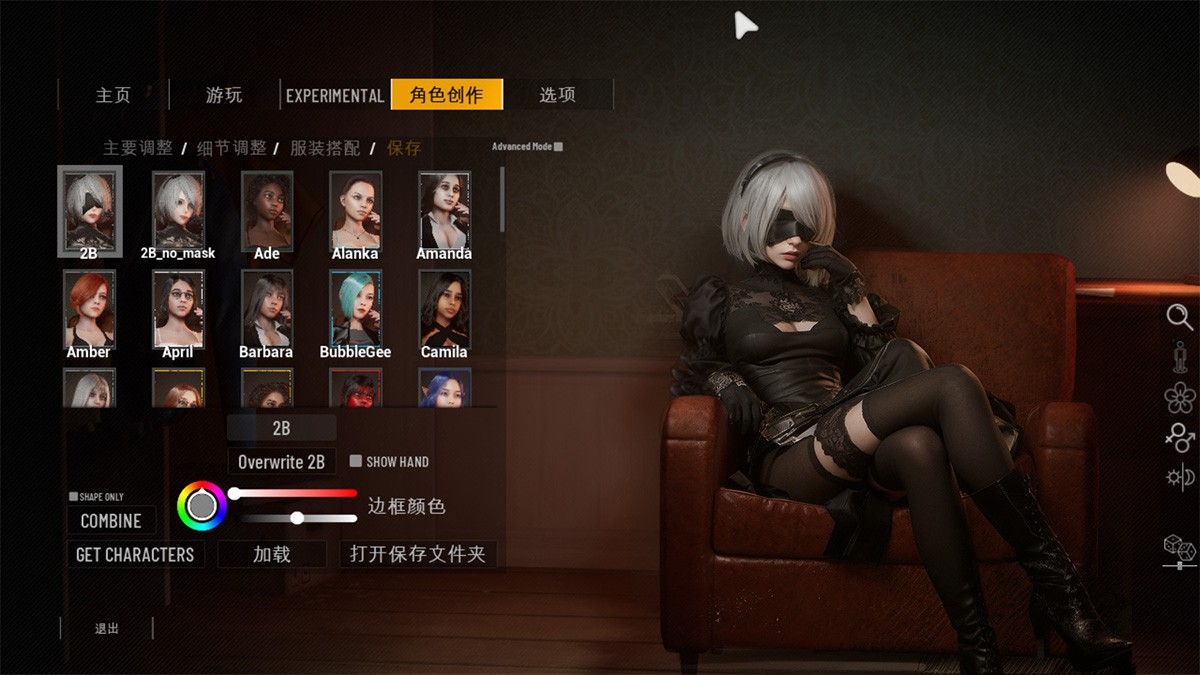Open the 服装搭配 outfit section

pos(325,148)
